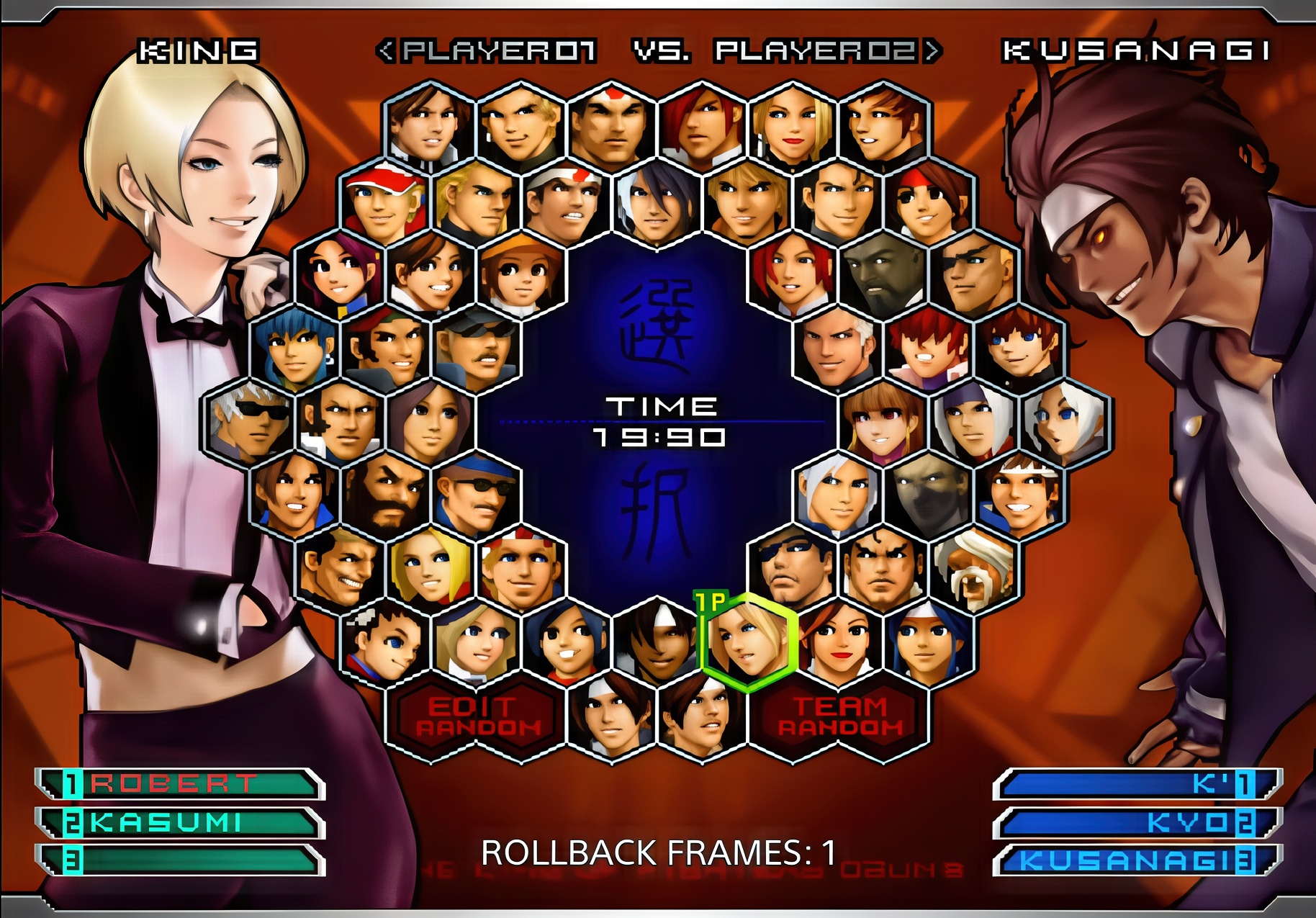
Task: Click the ROBERT team slot
Action: click(180, 784)
